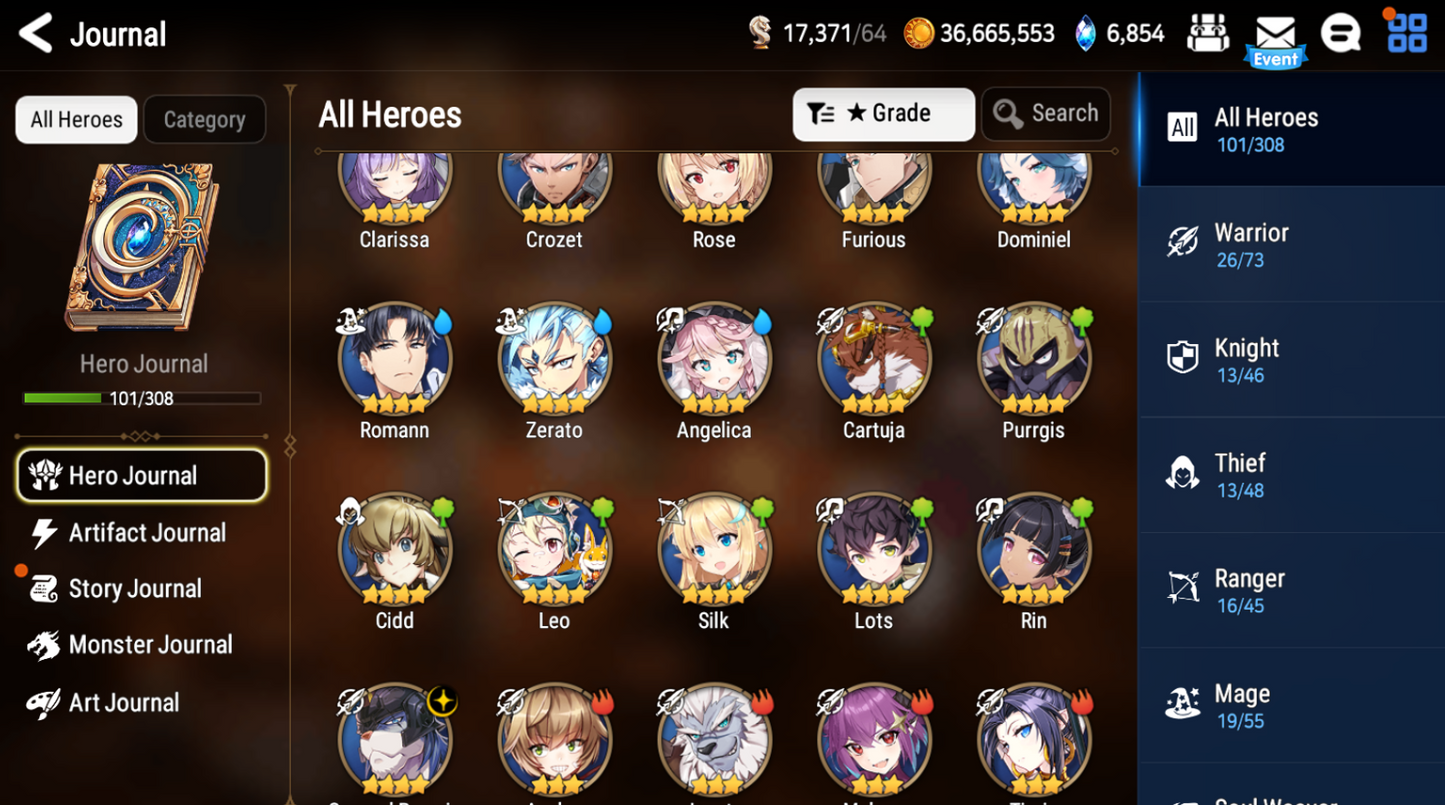Open the chat bubble icon
The height and width of the screenshot is (805, 1445).
[1342, 32]
